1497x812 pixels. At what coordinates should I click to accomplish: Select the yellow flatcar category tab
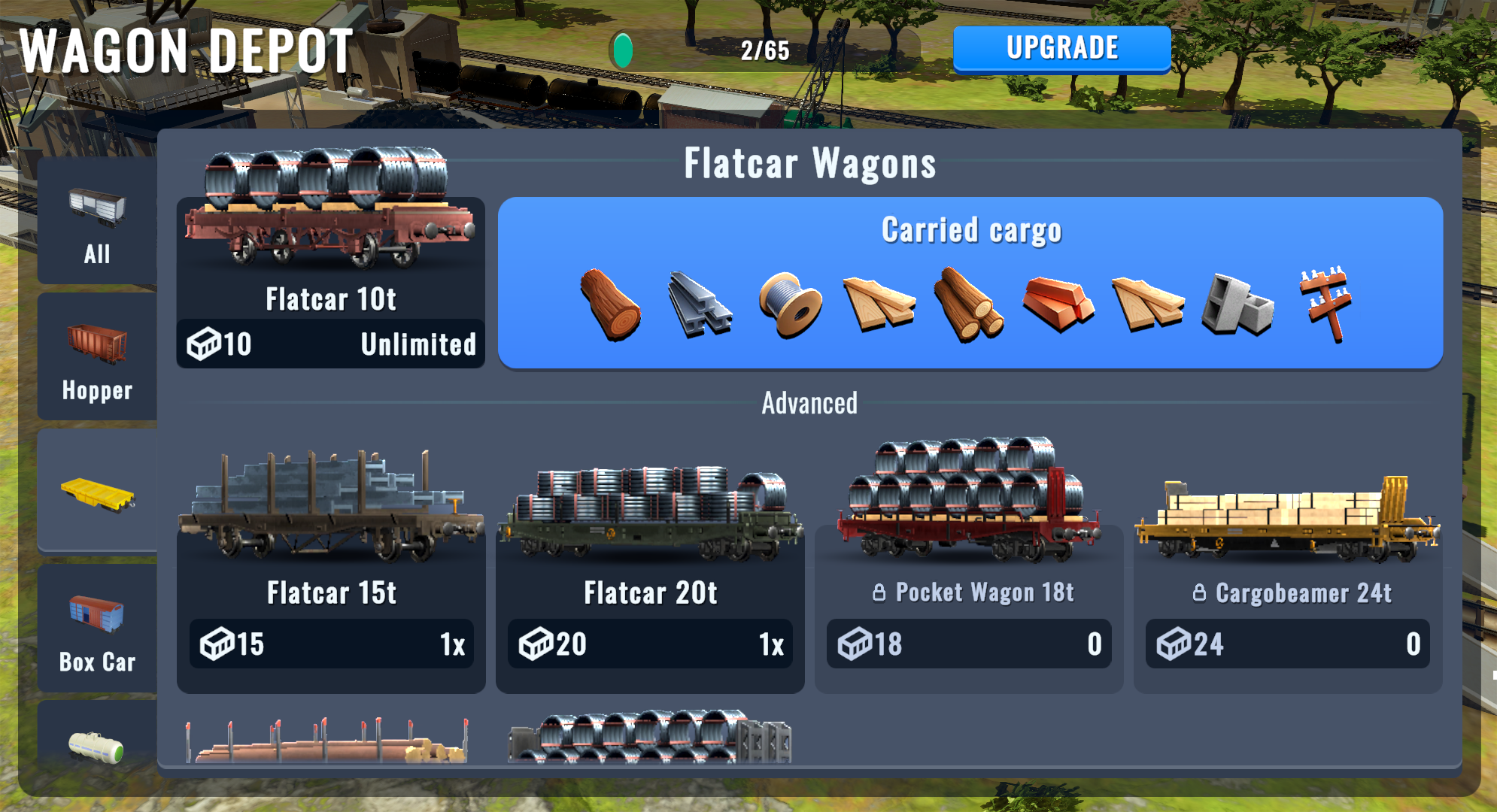point(97,492)
